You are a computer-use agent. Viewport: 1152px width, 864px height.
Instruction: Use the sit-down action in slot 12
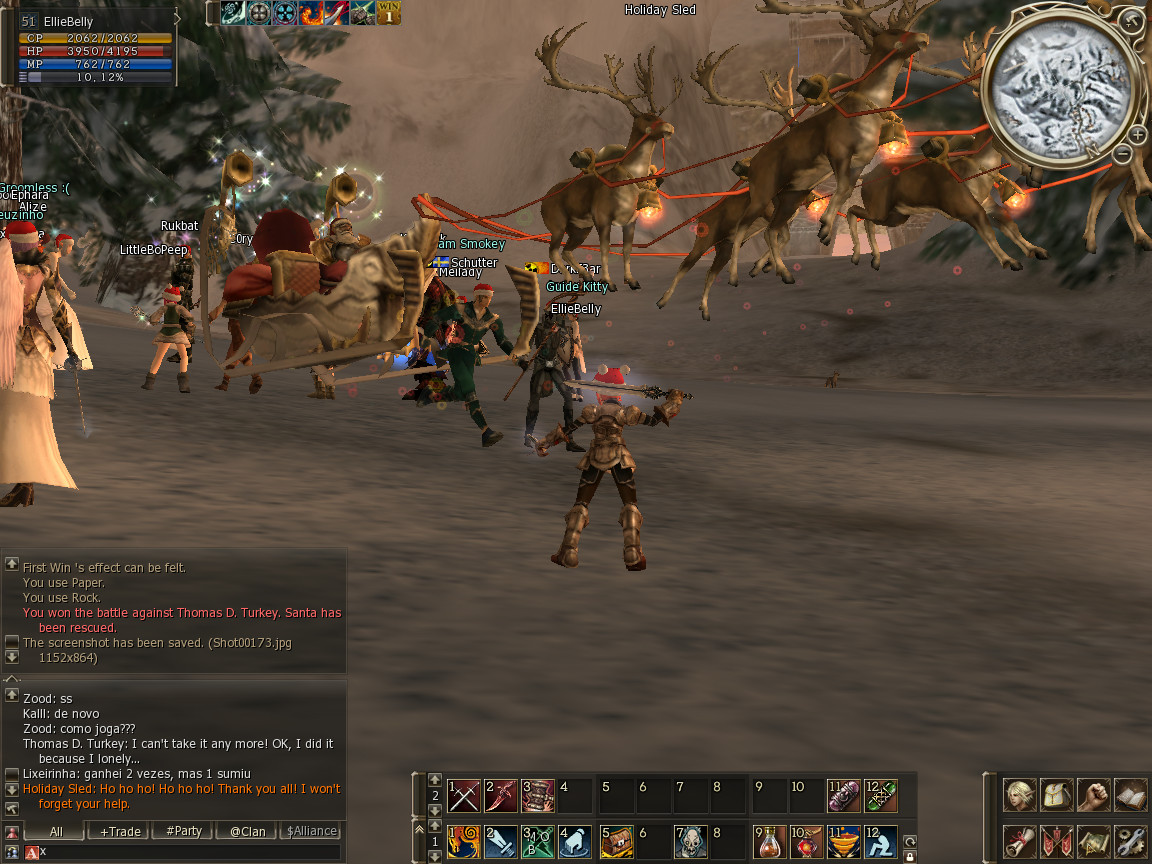point(880,841)
